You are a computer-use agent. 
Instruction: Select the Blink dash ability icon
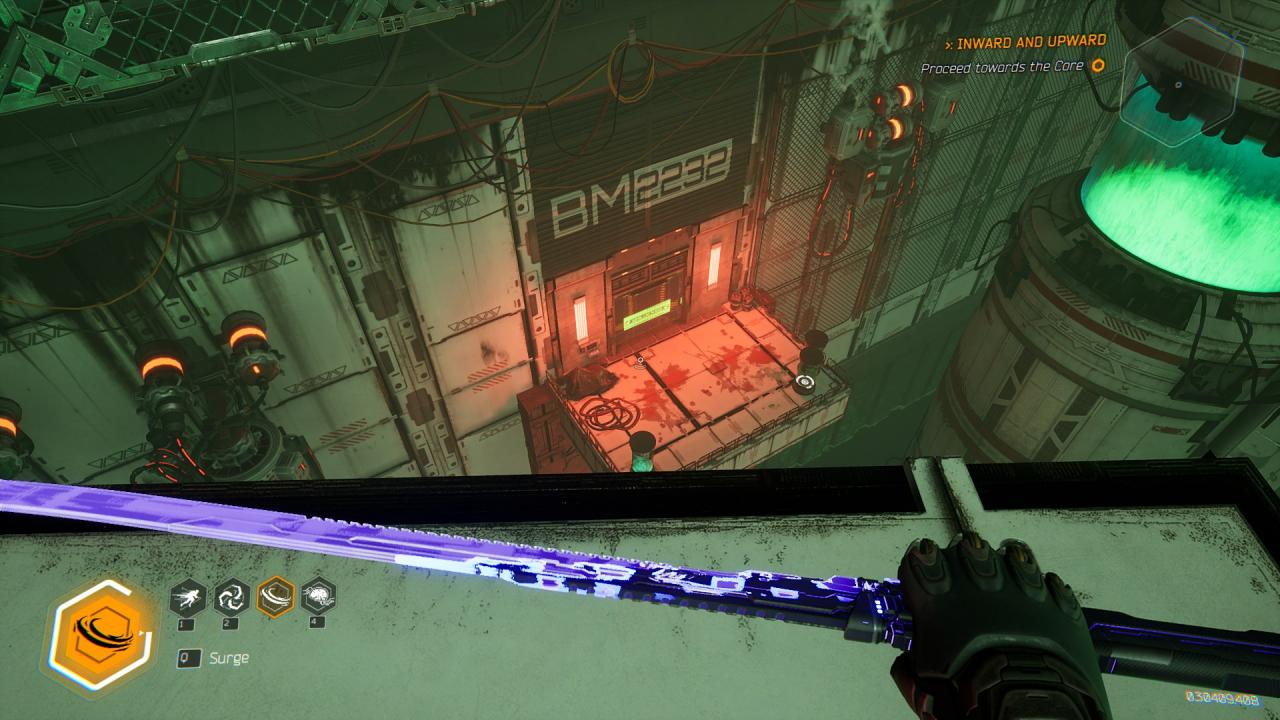[188, 597]
